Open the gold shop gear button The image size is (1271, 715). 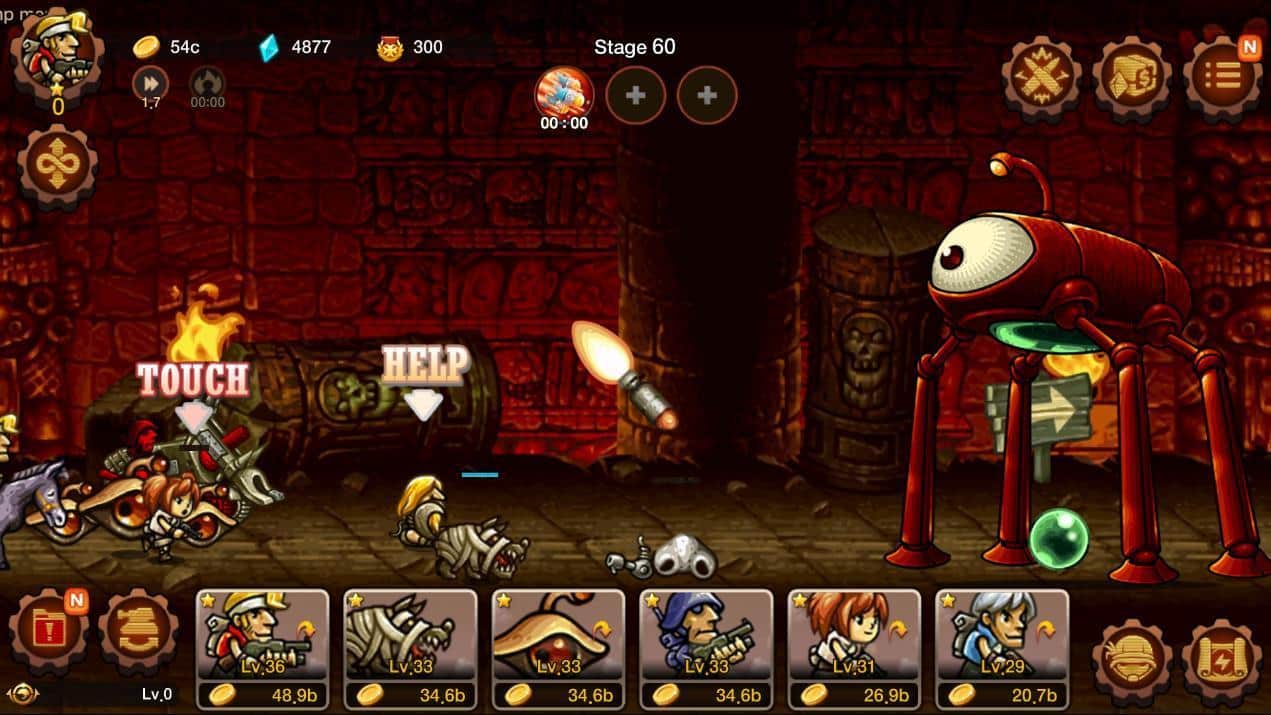click(1131, 77)
